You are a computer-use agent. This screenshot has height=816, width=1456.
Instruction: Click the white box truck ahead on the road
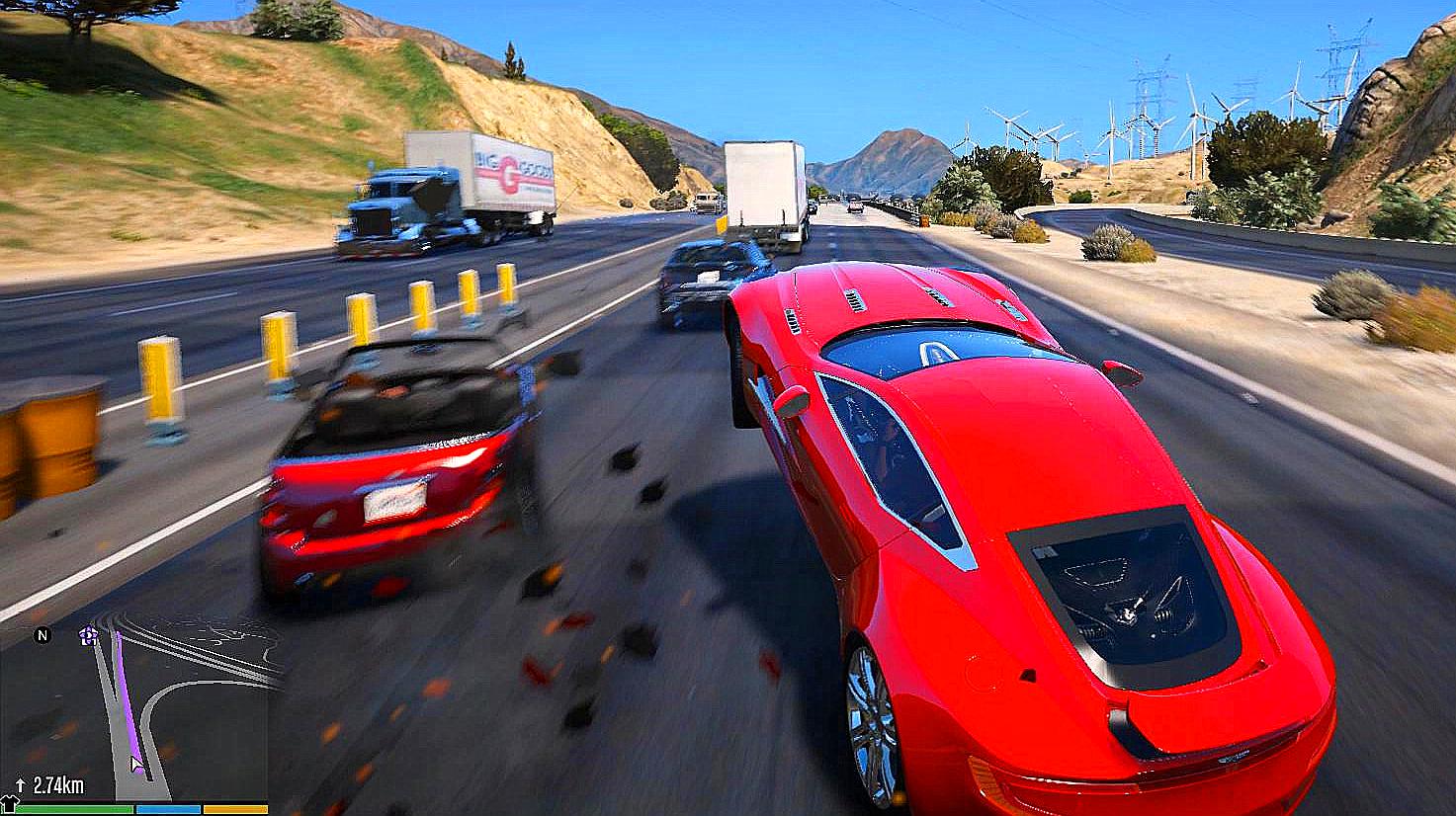[764, 188]
